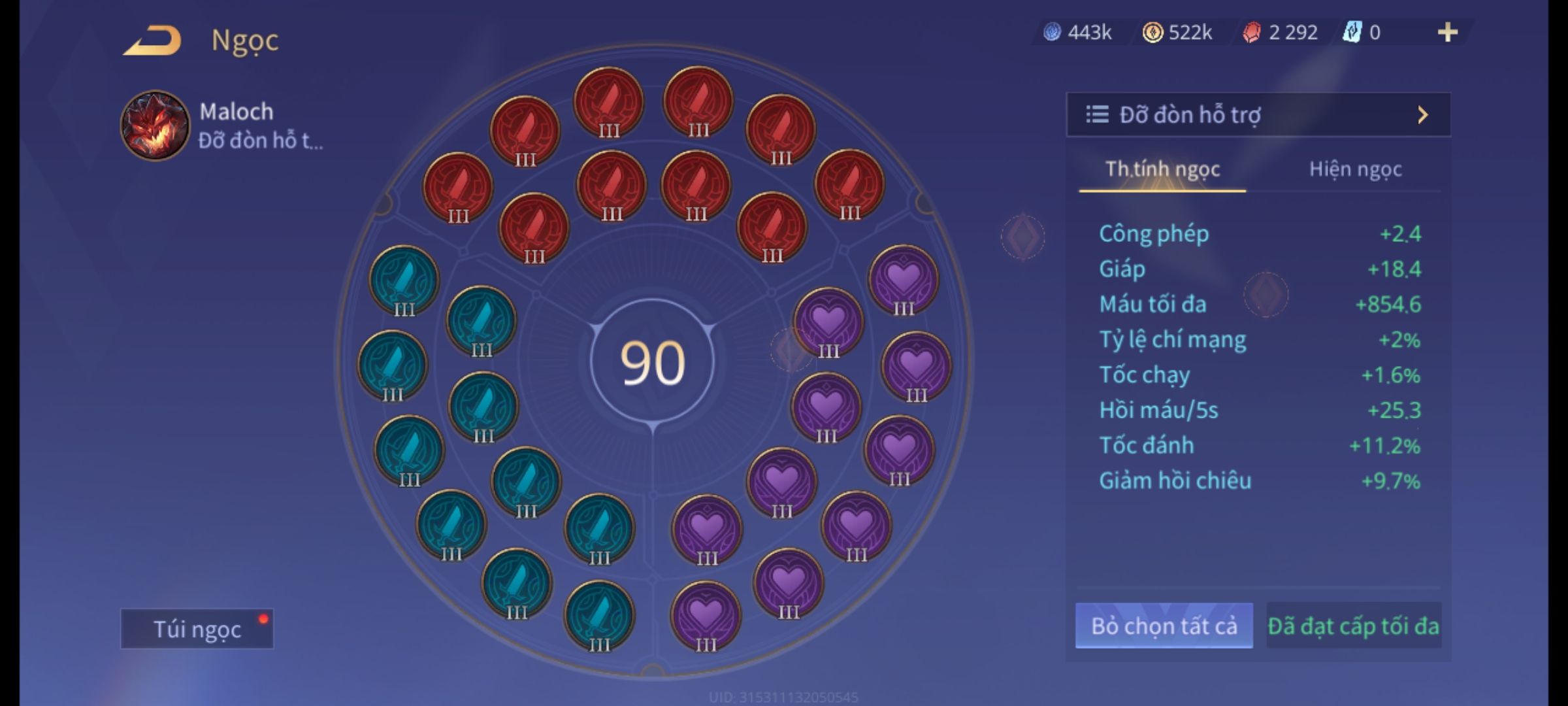
Task: Open the Đỡ đòn hỗ trợ preset list
Action: click(1258, 115)
